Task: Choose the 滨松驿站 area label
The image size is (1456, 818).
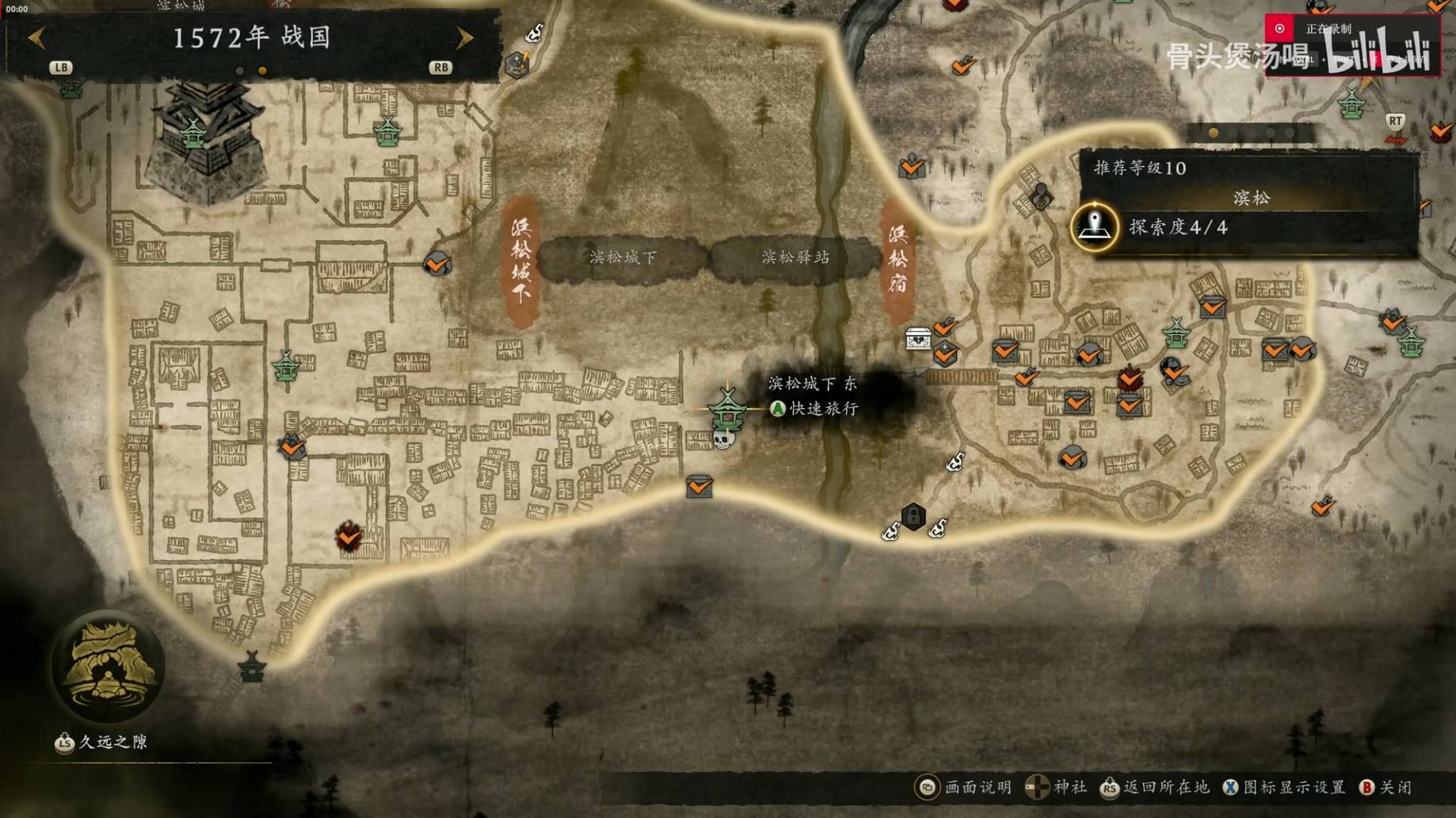Action: point(795,257)
